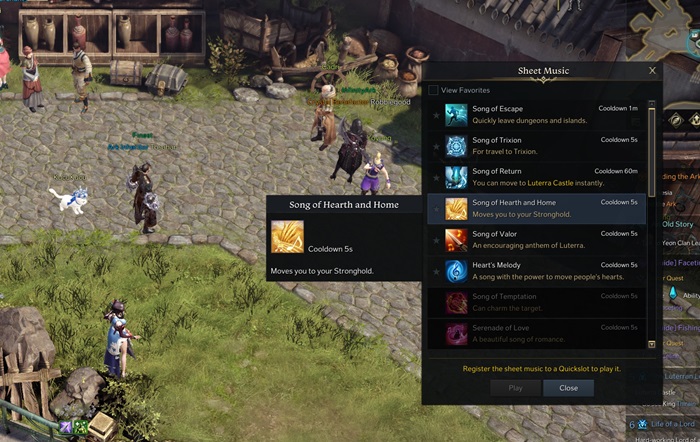The width and height of the screenshot is (700, 442).
Task: Hit the Close button below the song list
Action: pos(568,388)
